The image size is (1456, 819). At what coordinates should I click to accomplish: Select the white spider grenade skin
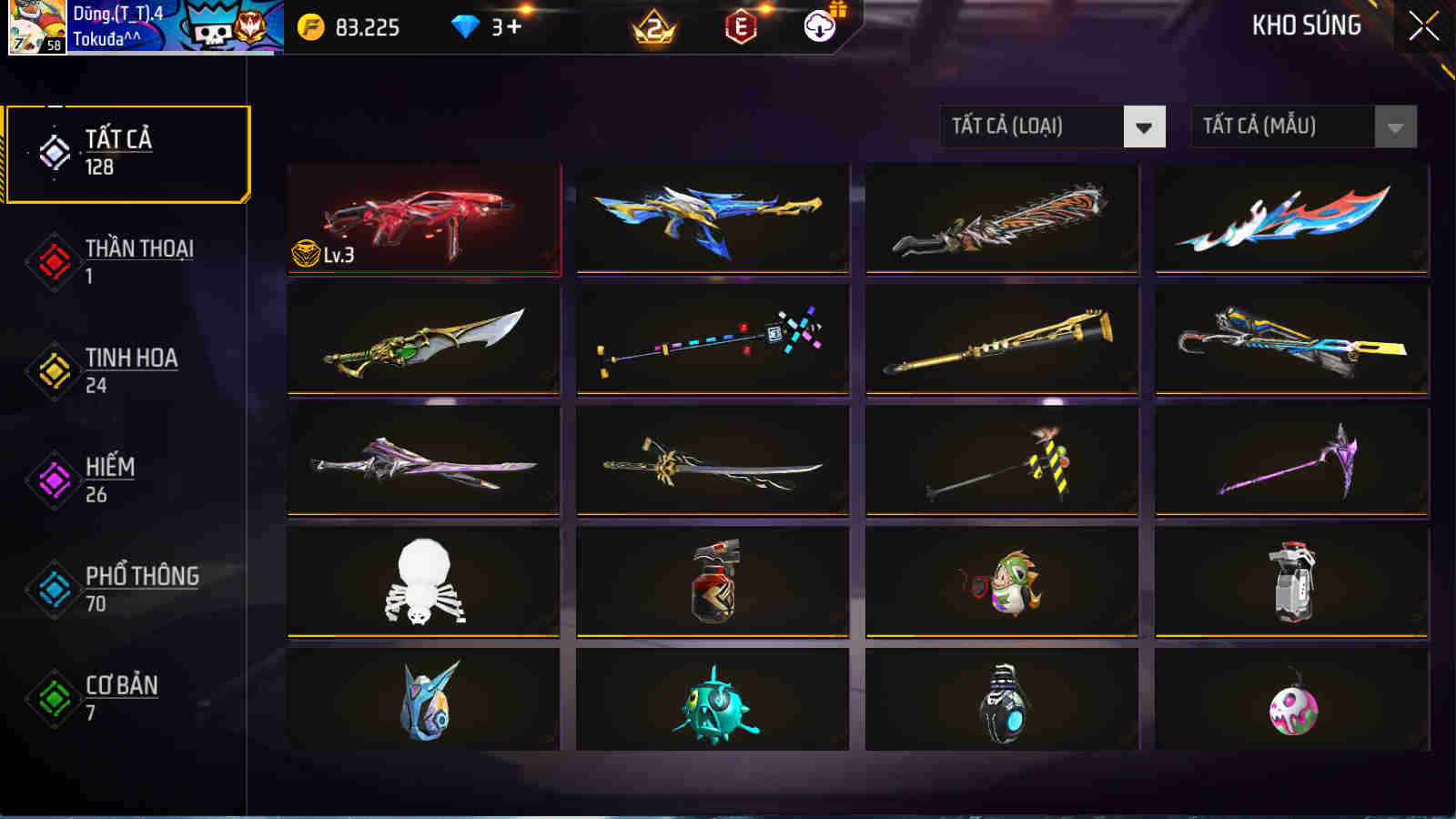(x=422, y=581)
